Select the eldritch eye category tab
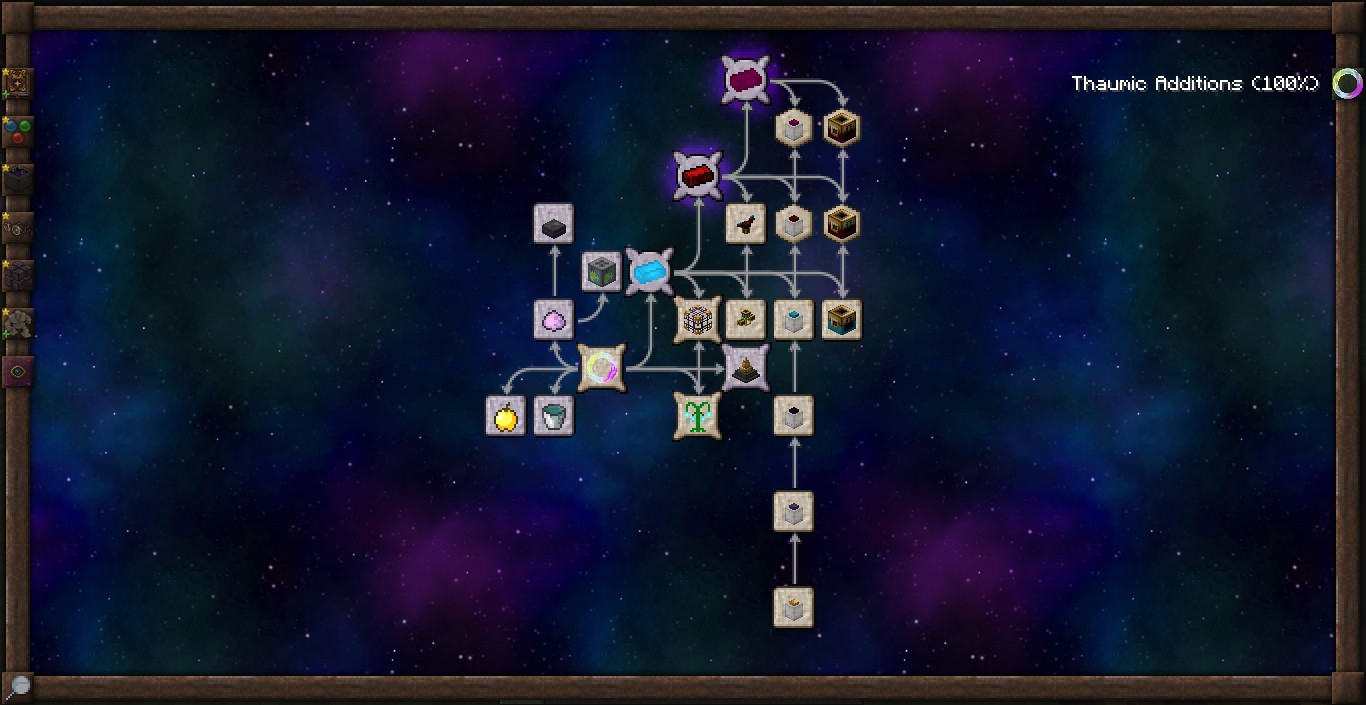Viewport: 1366px width, 705px height. click(x=18, y=371)
